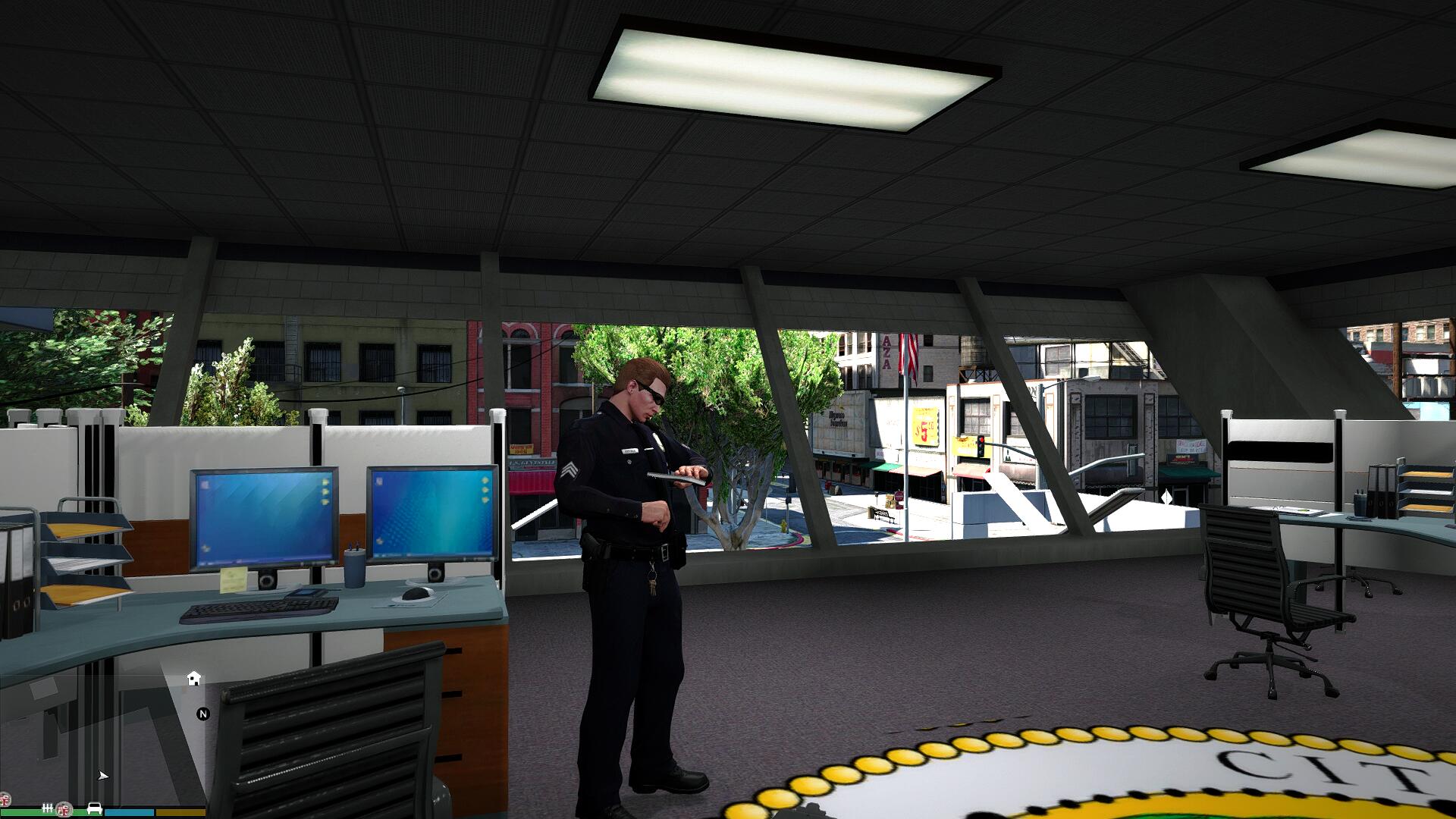The image size is (1456, 819).
Task: Click the middle folder icon on the left monitor
Action: pyautogui.click(x=325, y=493)
